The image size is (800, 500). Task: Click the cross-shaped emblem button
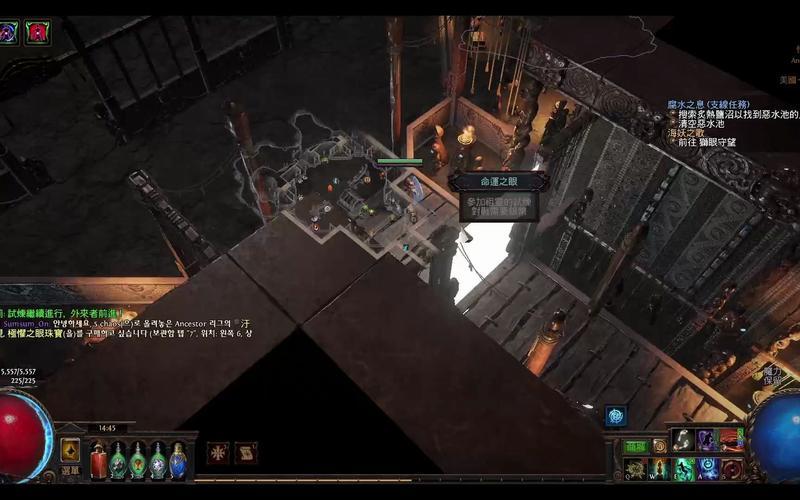point(218,452)
